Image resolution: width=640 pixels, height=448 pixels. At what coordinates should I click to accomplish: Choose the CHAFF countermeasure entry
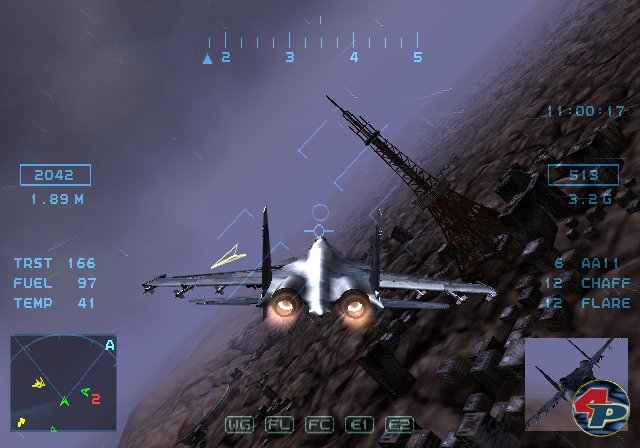tap(592, 283)
